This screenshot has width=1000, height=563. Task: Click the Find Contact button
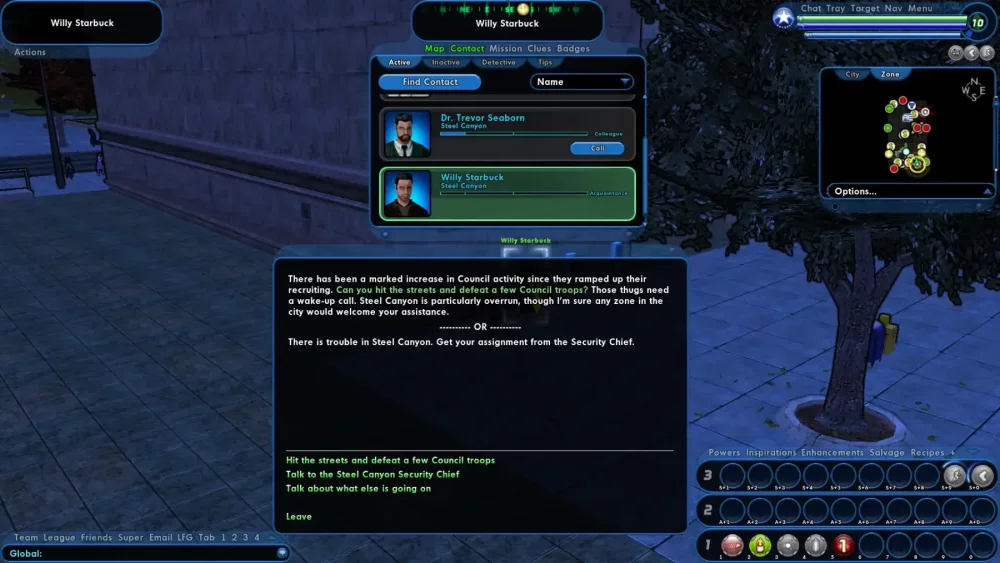pyautogui.click(x=430, y=82)
